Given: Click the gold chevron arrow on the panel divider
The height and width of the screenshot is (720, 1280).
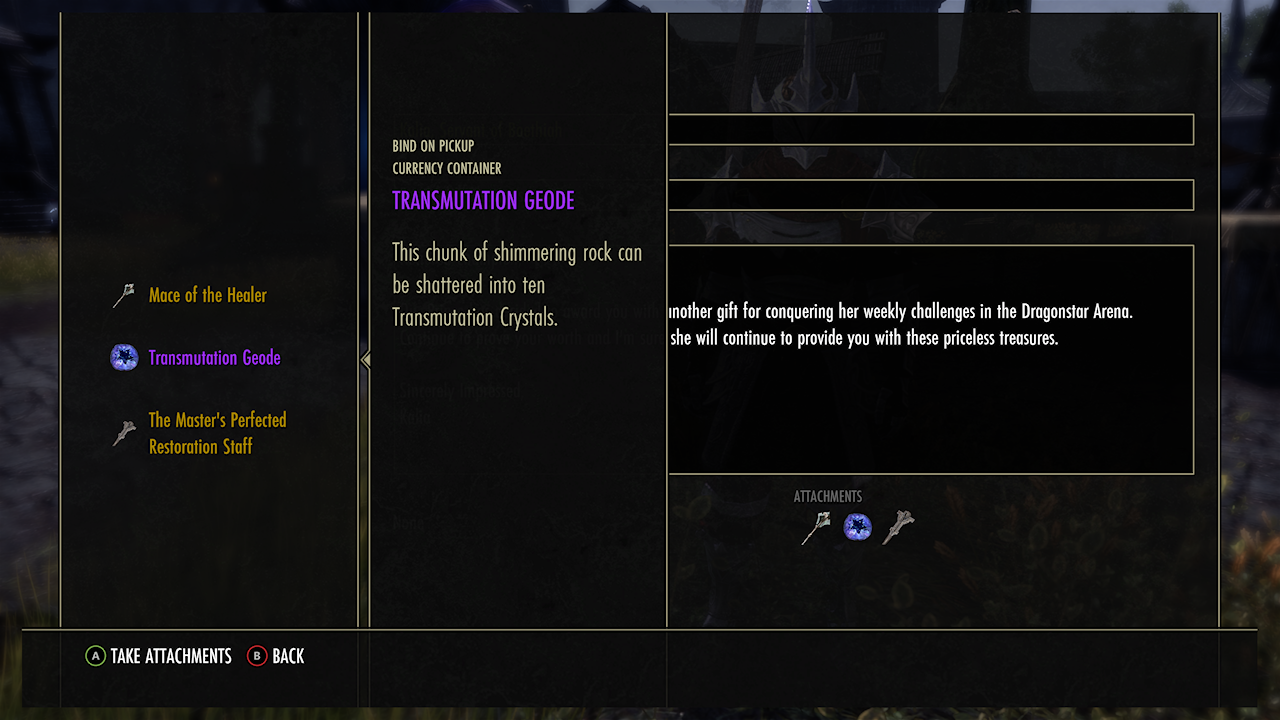Looking at the screenshot, I should [365, 358].
